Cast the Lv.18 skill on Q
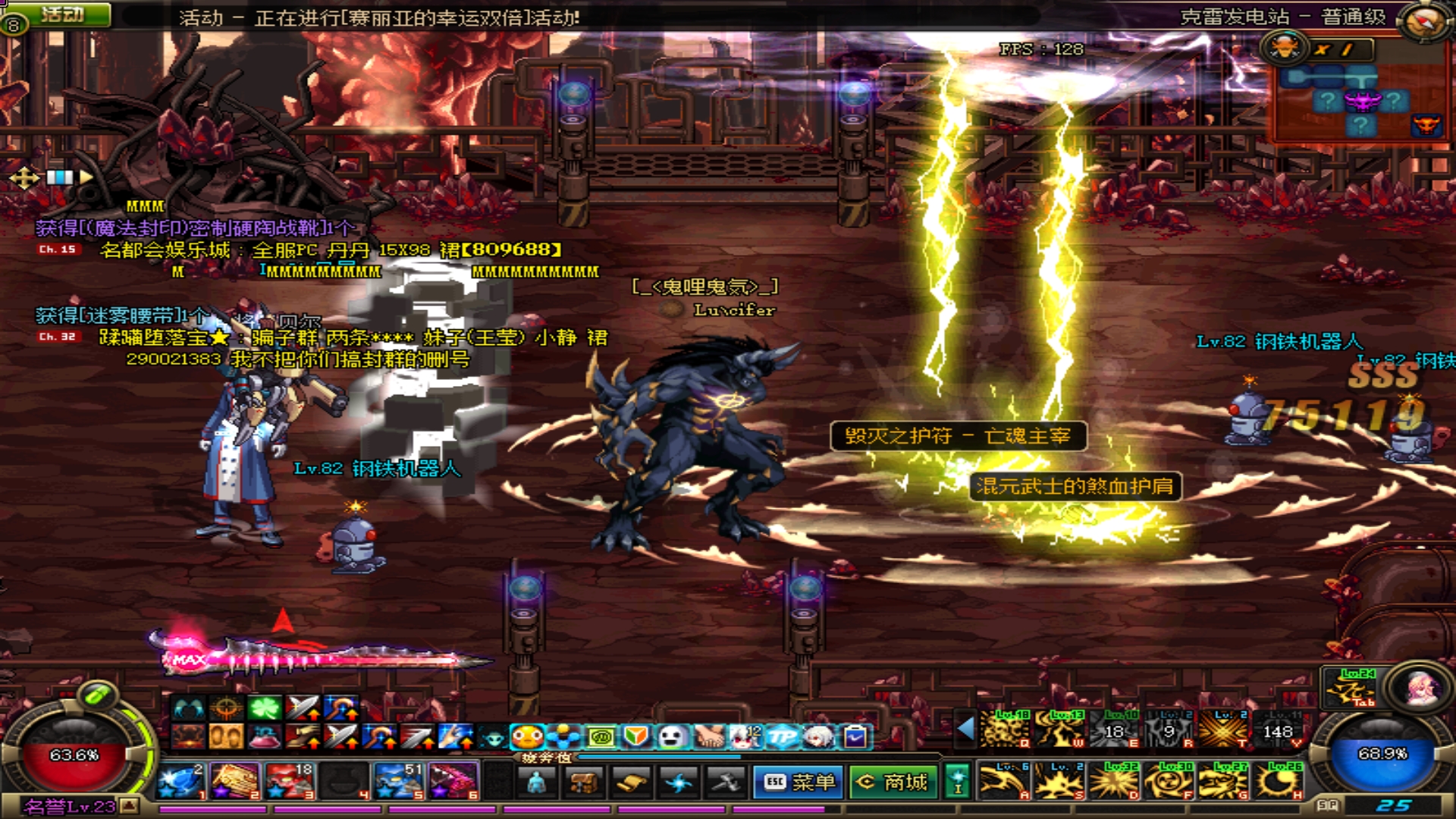 pos(1005,730)
